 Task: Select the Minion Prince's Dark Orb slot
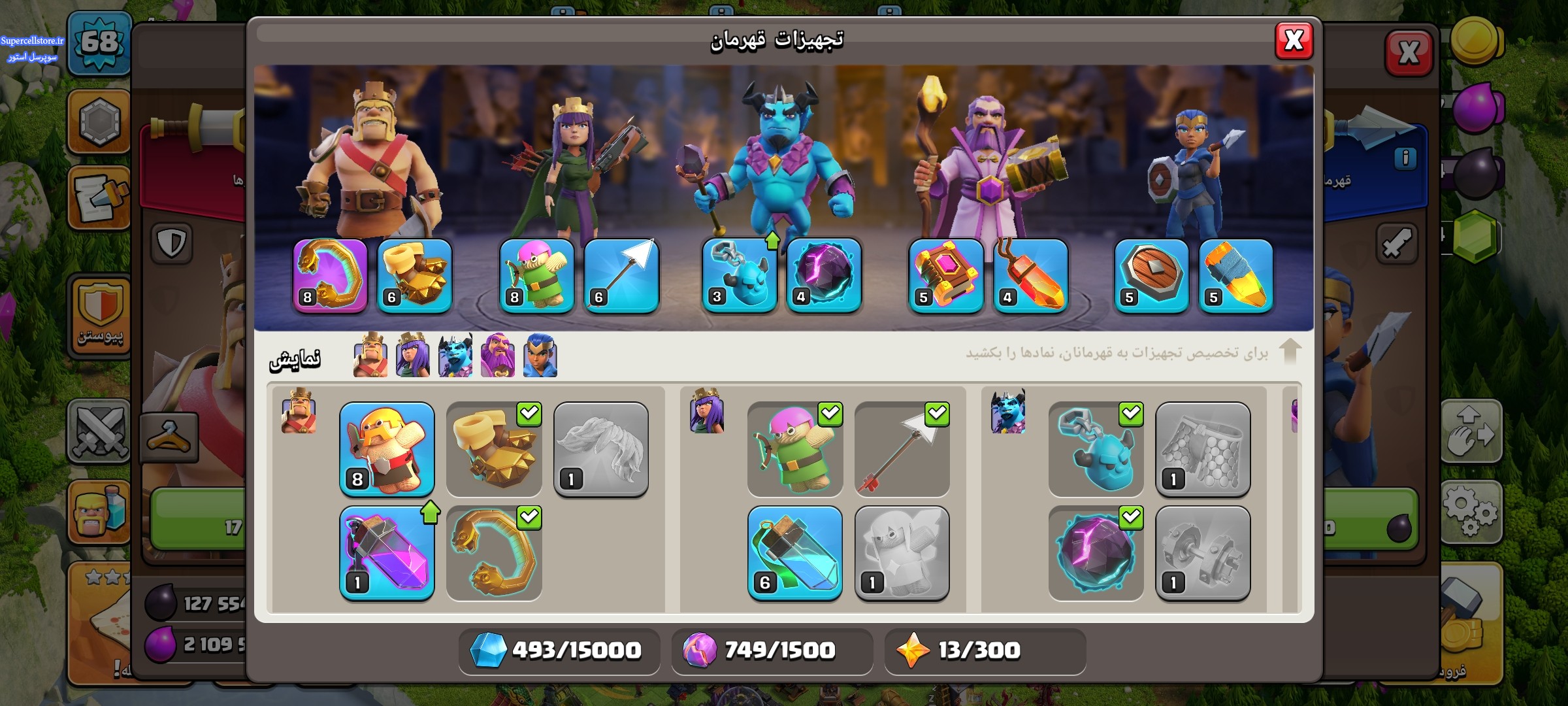[x=824, y=276]
